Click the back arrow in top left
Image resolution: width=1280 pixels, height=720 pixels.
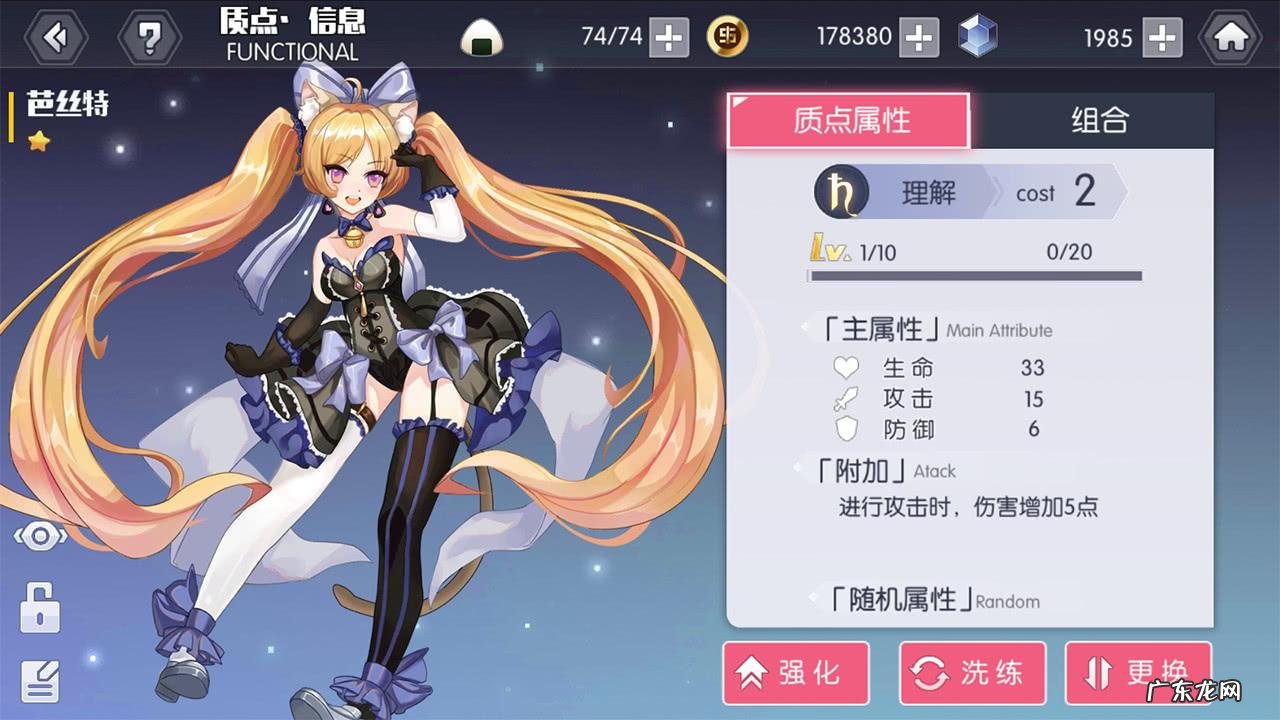click(55, 34)
